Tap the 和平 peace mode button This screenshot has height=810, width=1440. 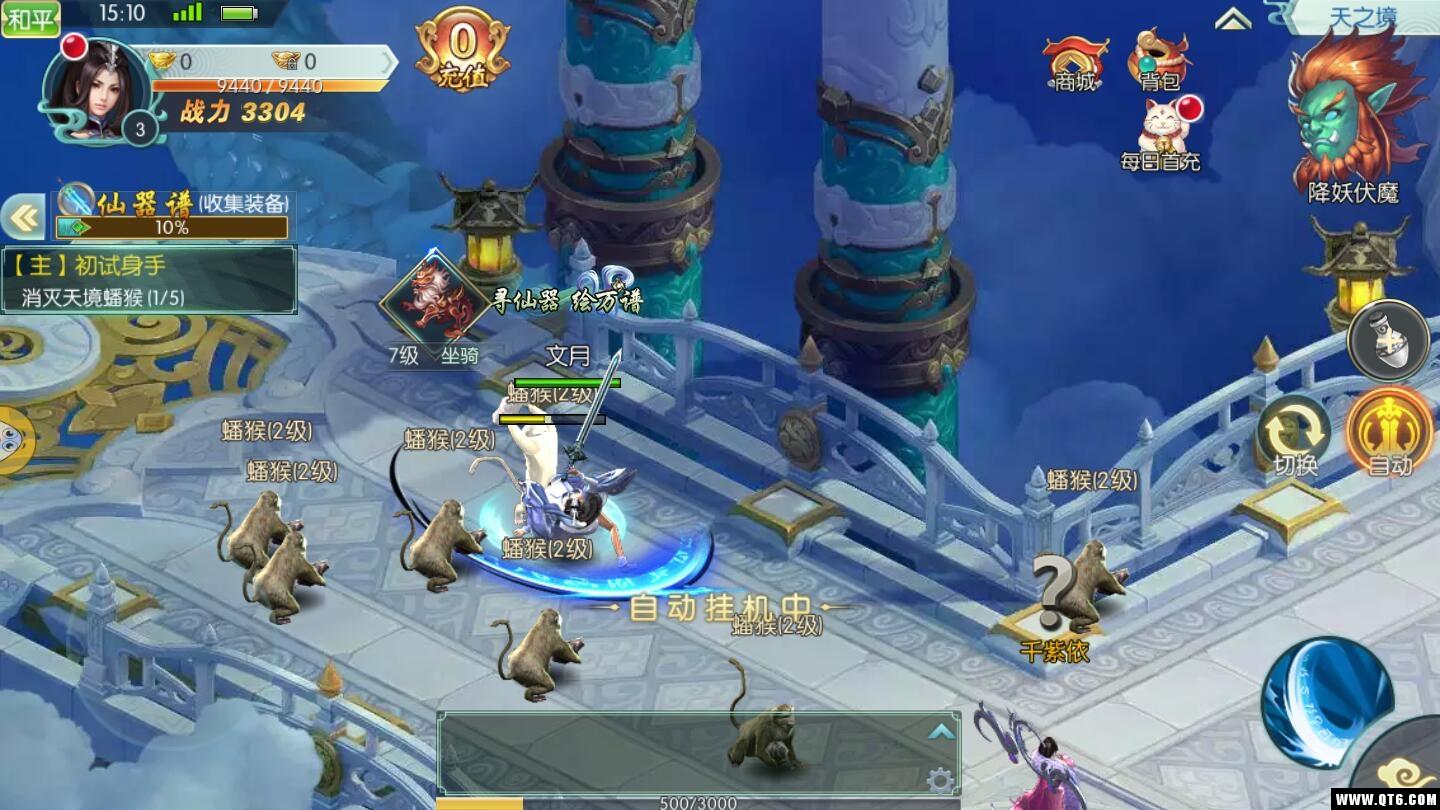tap(30, 17)
